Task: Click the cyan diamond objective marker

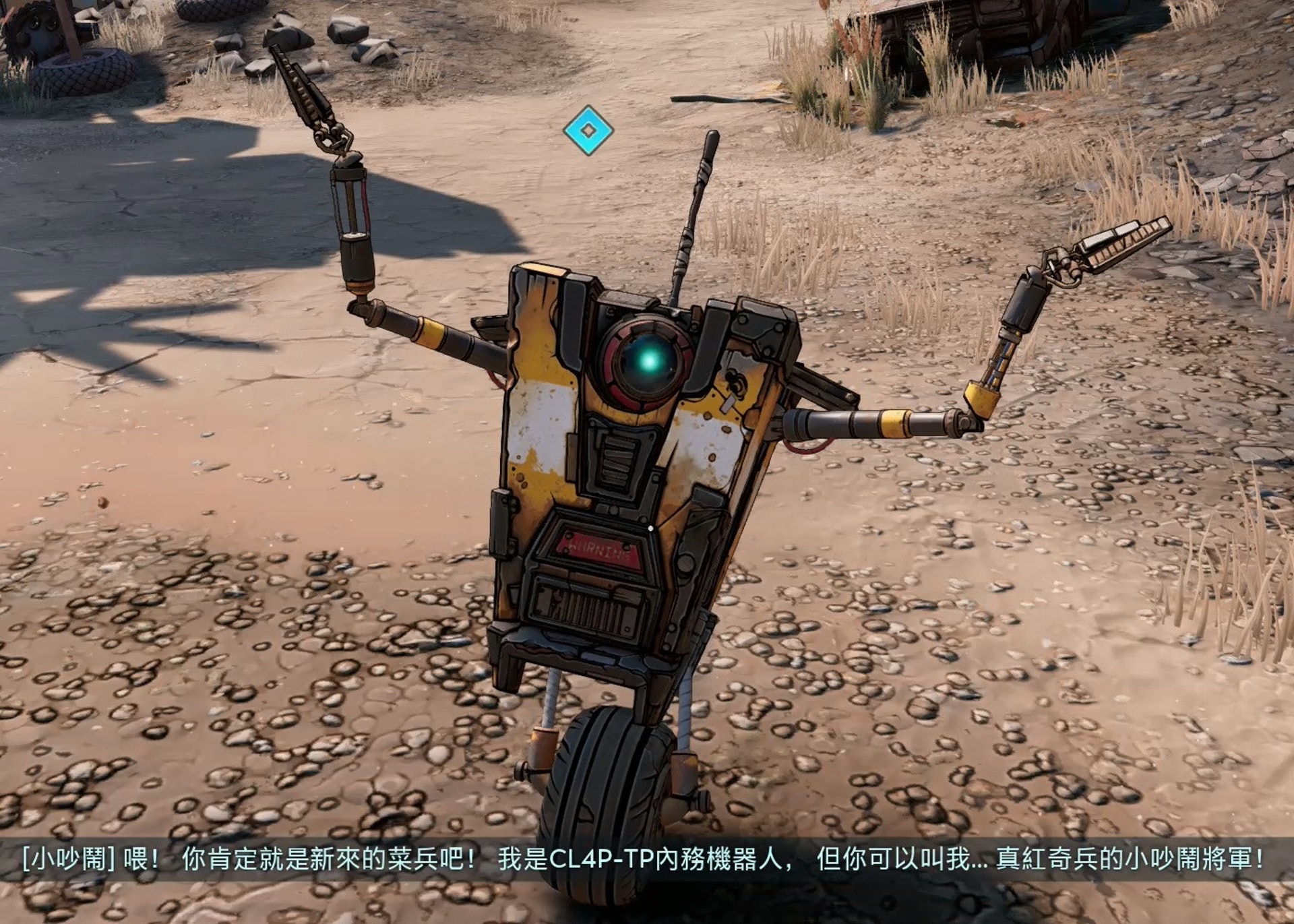Action: (588, 130)
